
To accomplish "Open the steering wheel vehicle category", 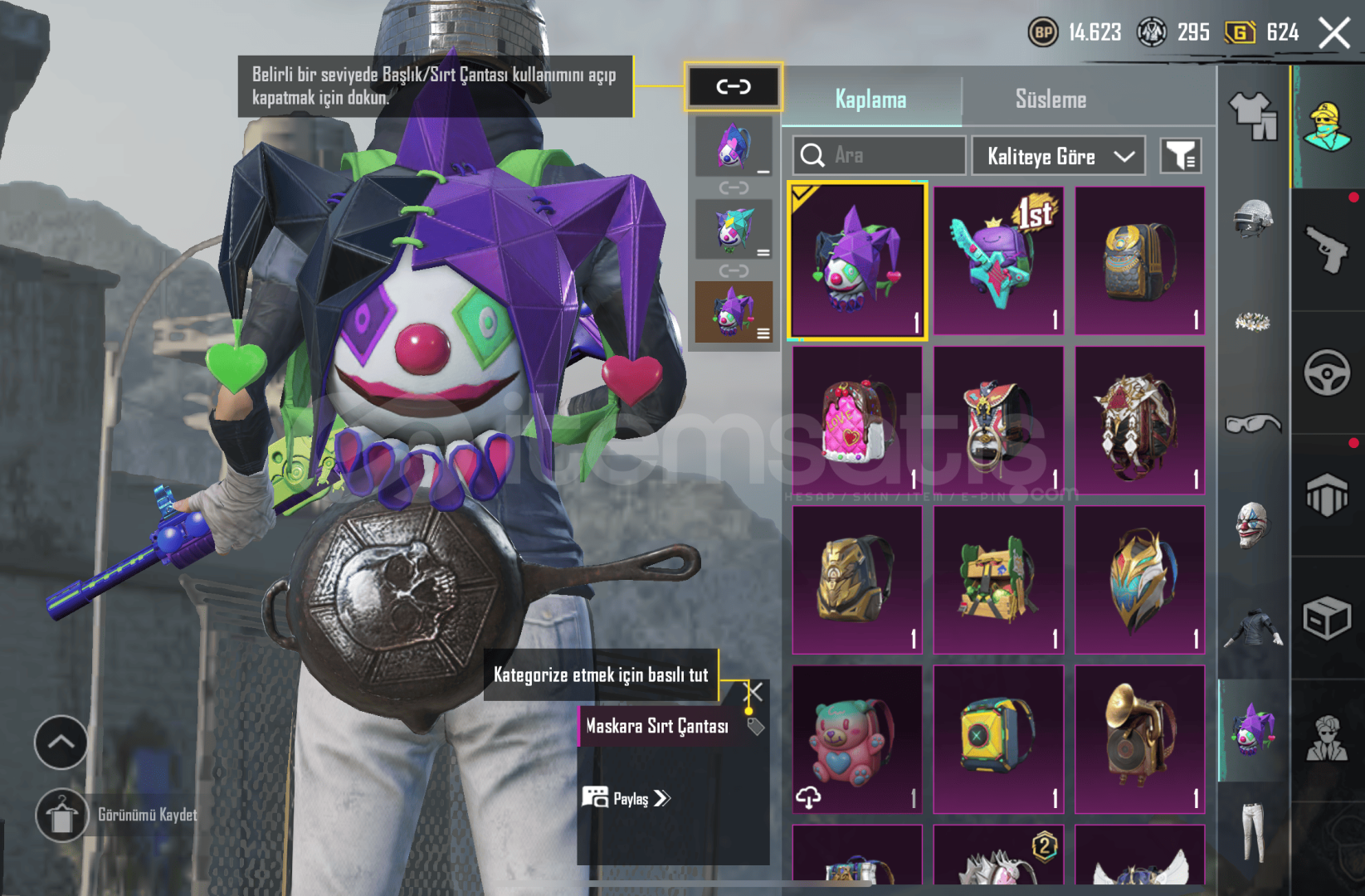I will (1327, 372).
